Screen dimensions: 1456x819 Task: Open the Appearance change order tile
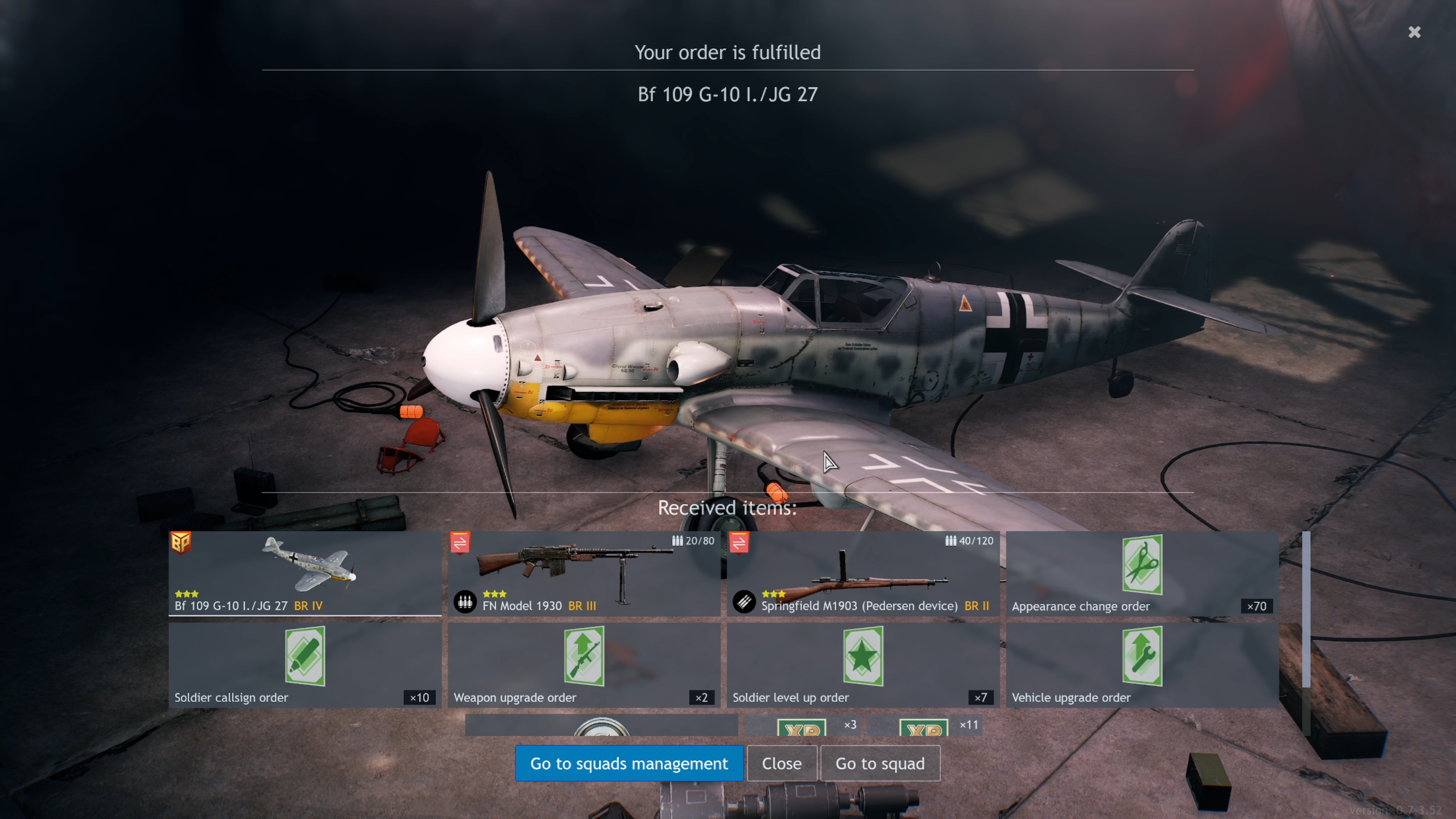[x=1142, y=573]
